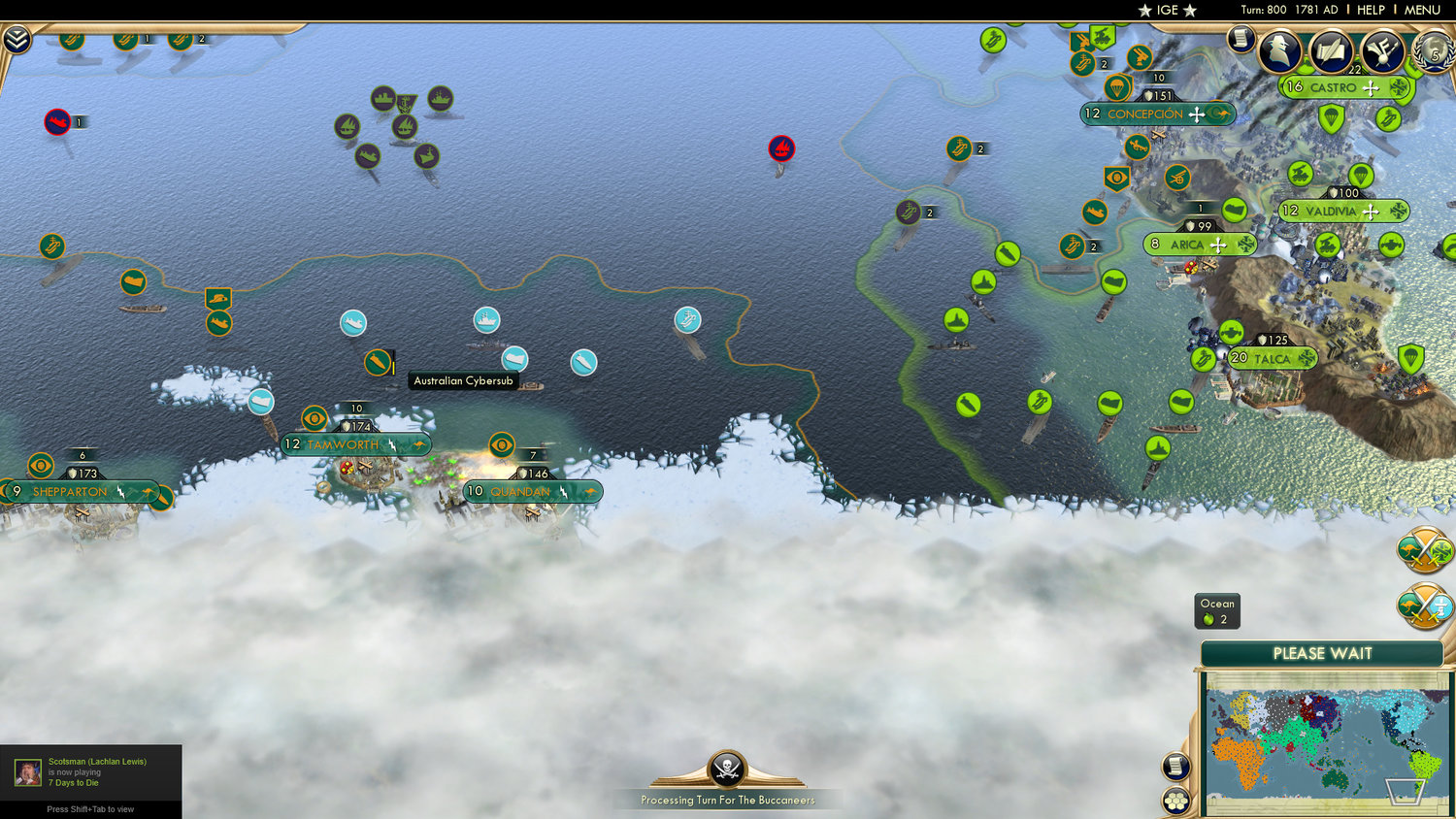Toggle strategic view with the hex icon

pyautogui.click(x=1175, y=802)
